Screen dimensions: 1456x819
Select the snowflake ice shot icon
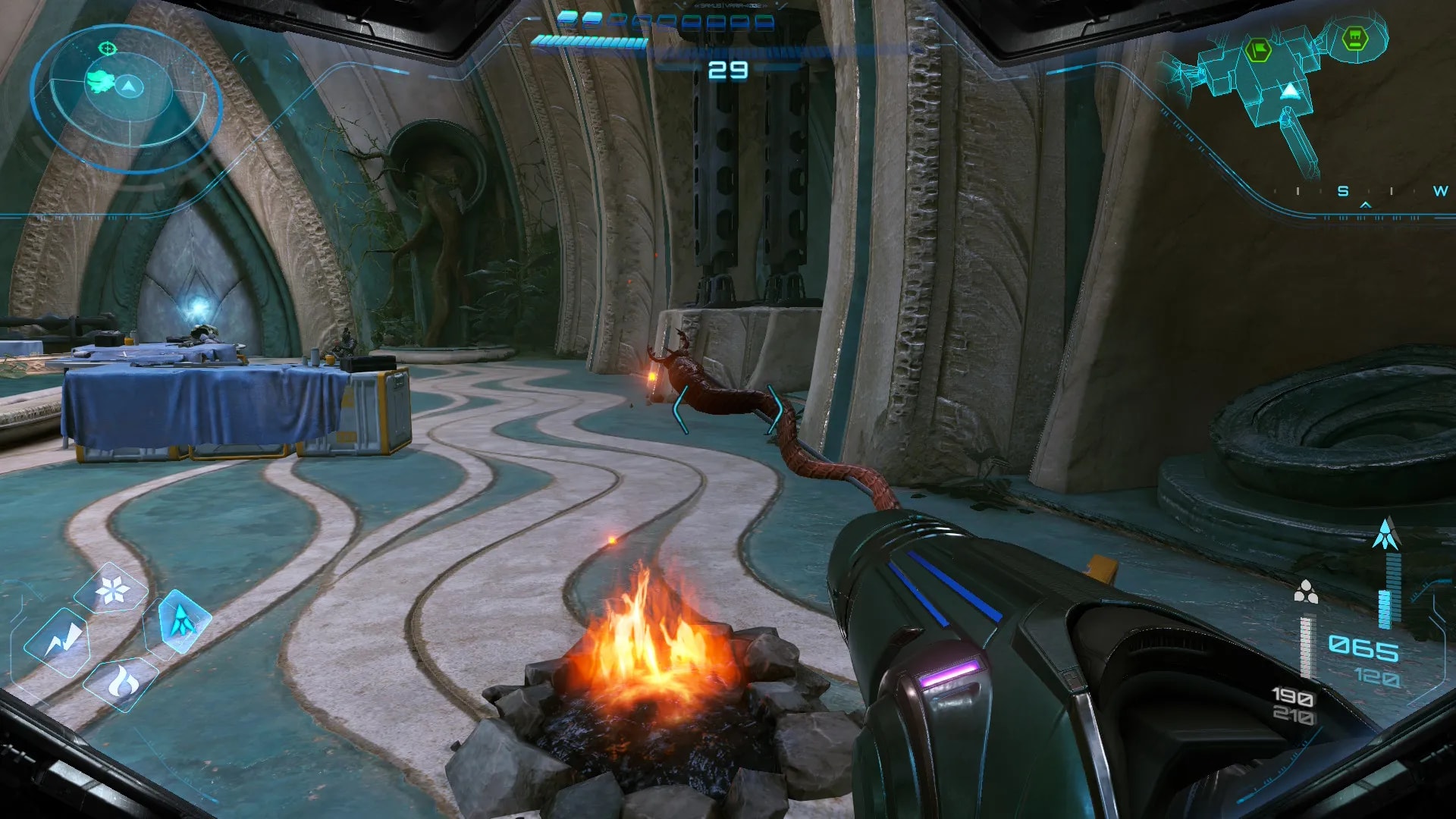pos(114,590)
